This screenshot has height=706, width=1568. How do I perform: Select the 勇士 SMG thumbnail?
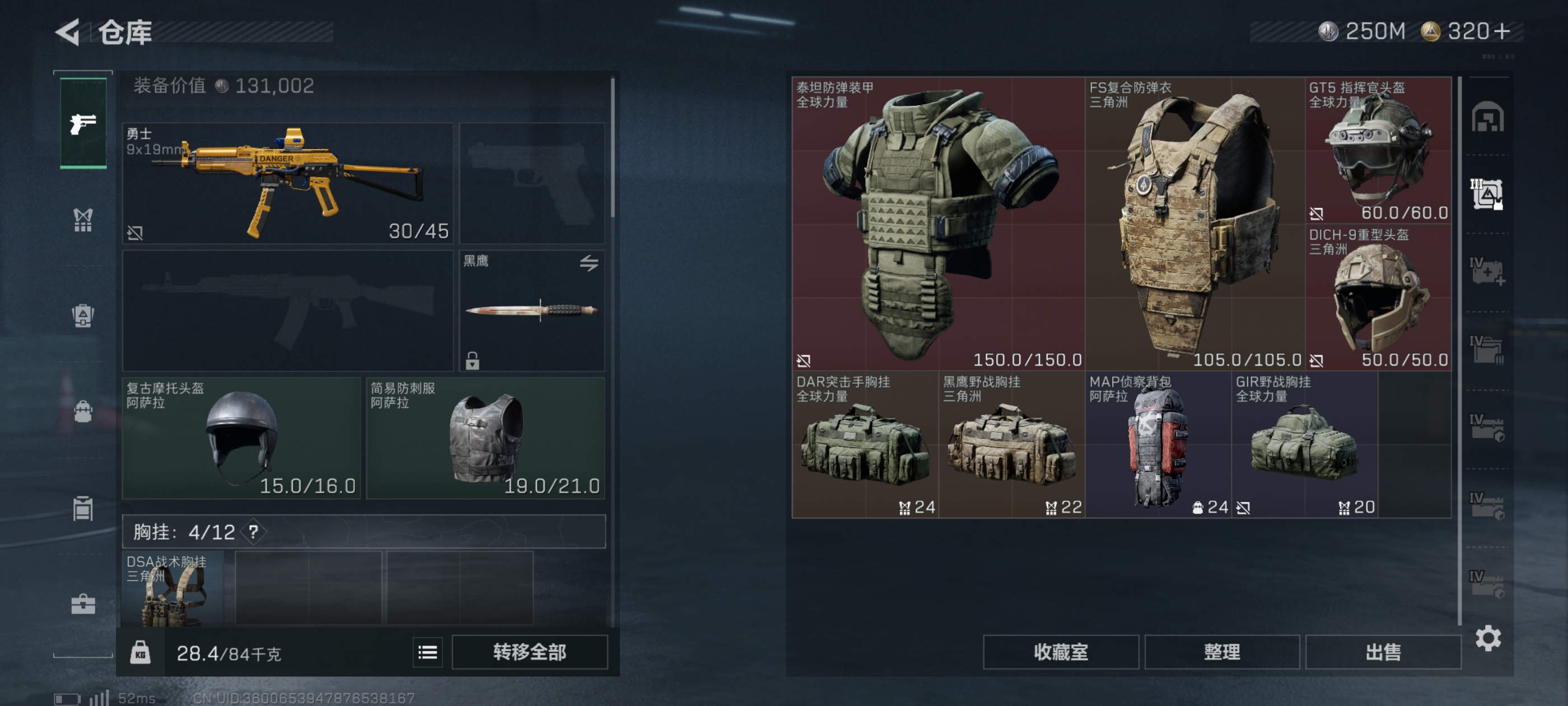286,183
